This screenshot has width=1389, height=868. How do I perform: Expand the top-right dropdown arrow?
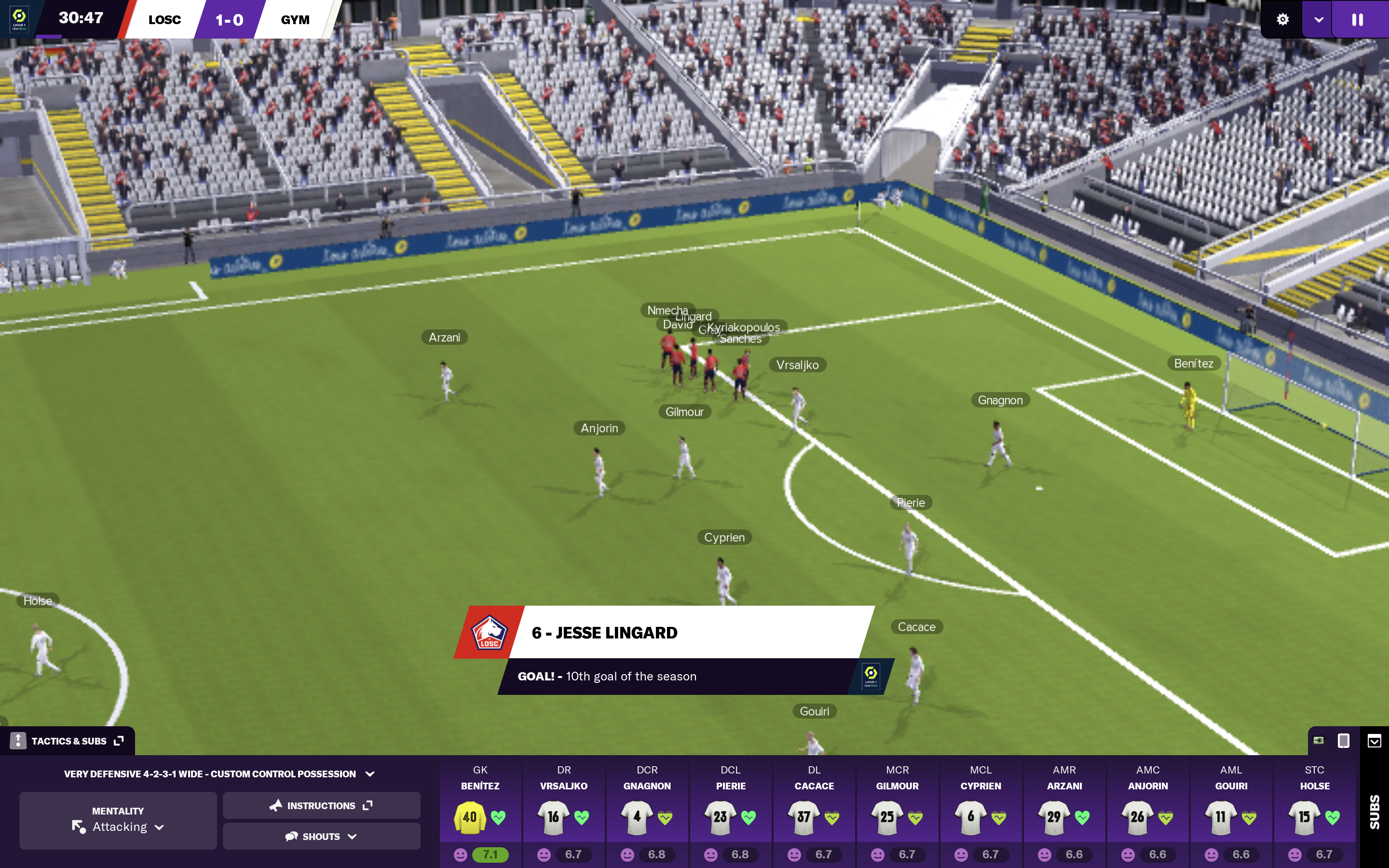click(1319, 19)
